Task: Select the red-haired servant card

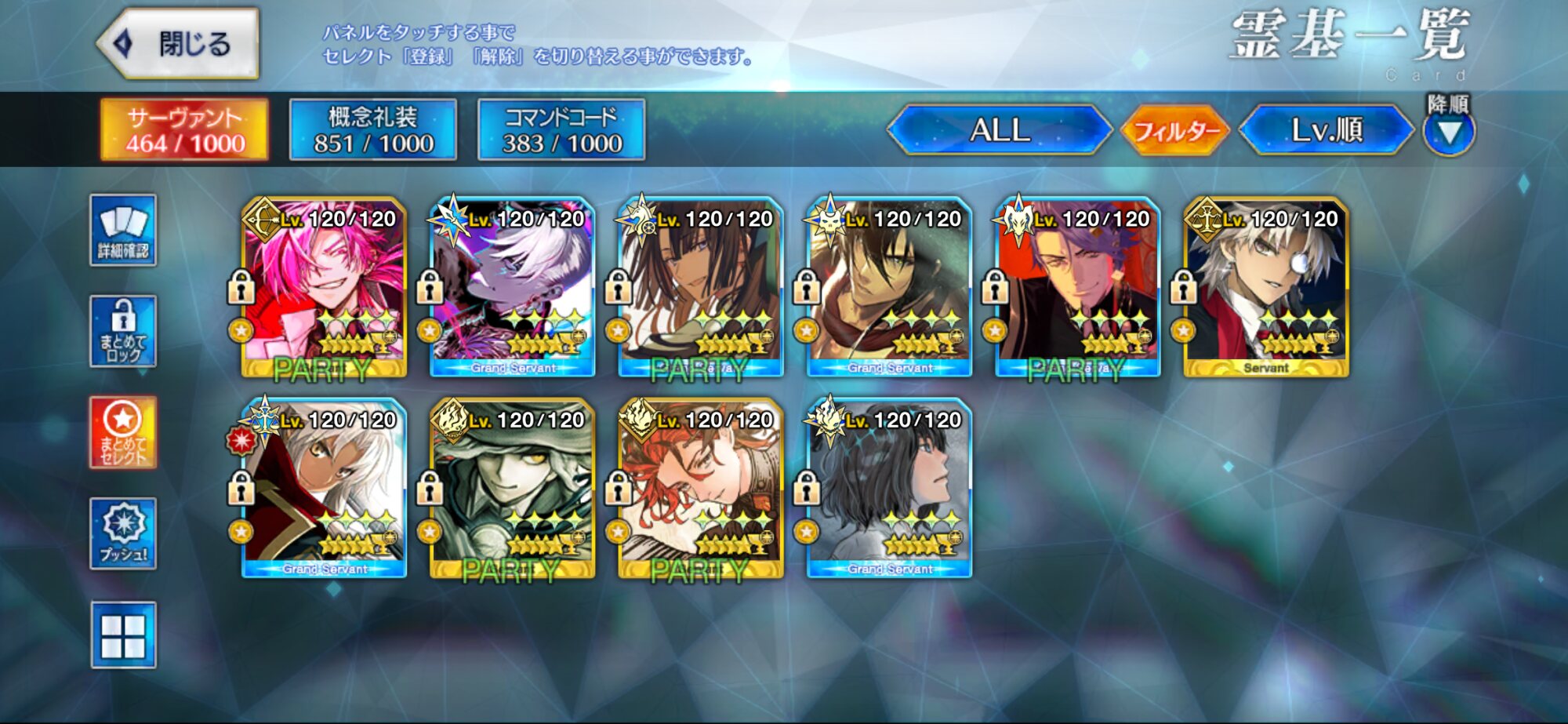Action: 701,489
